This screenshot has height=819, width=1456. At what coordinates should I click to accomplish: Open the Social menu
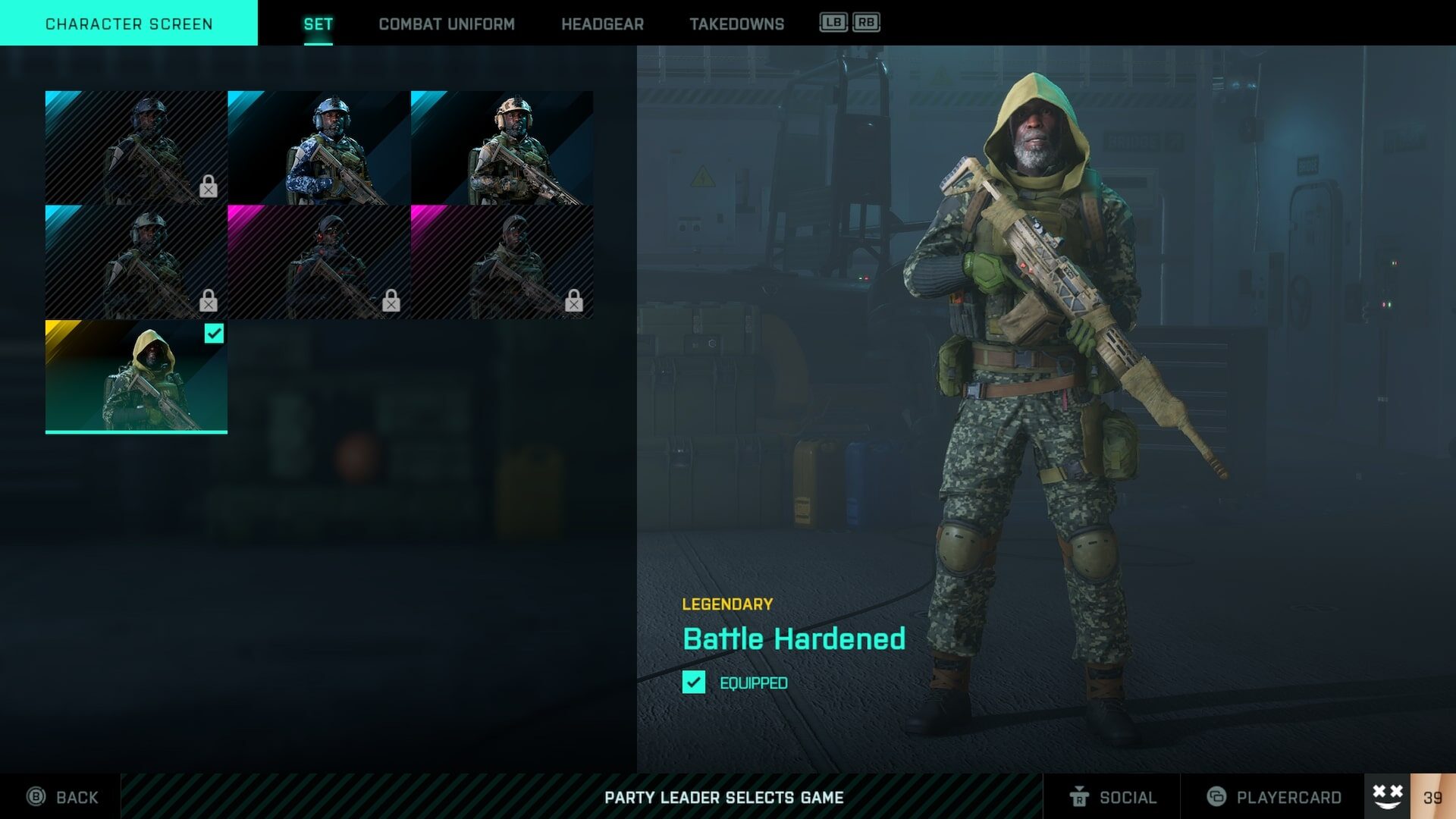(1112, 797)
